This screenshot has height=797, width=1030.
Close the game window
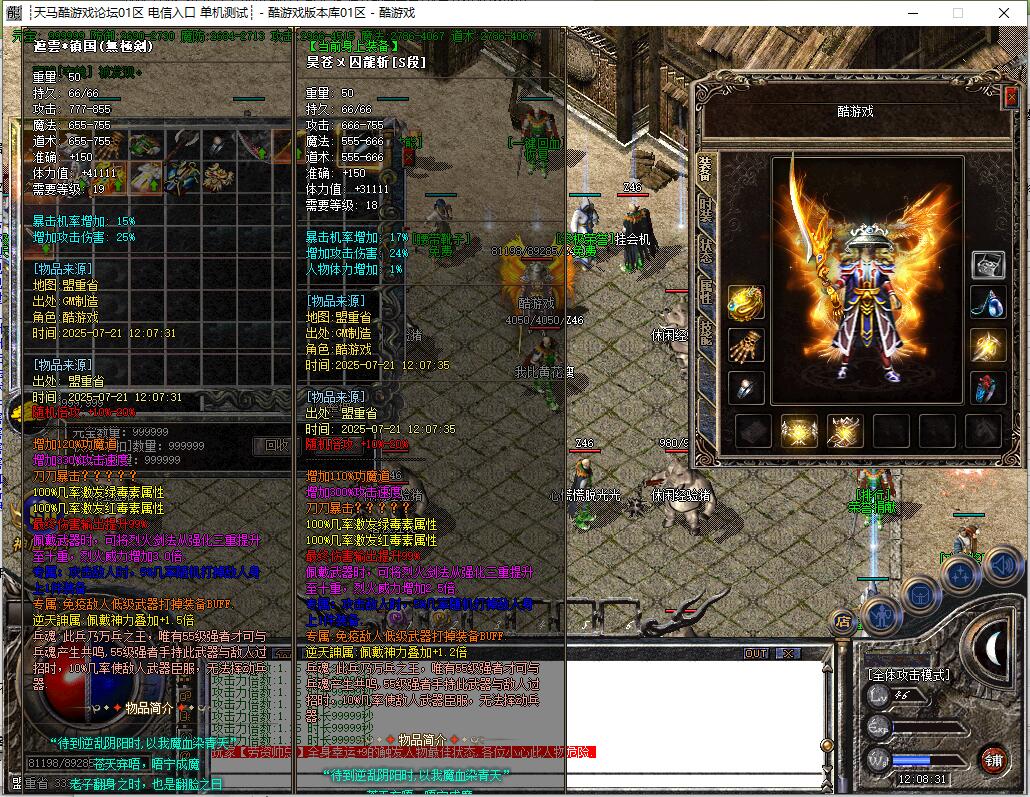(1003, 13)
